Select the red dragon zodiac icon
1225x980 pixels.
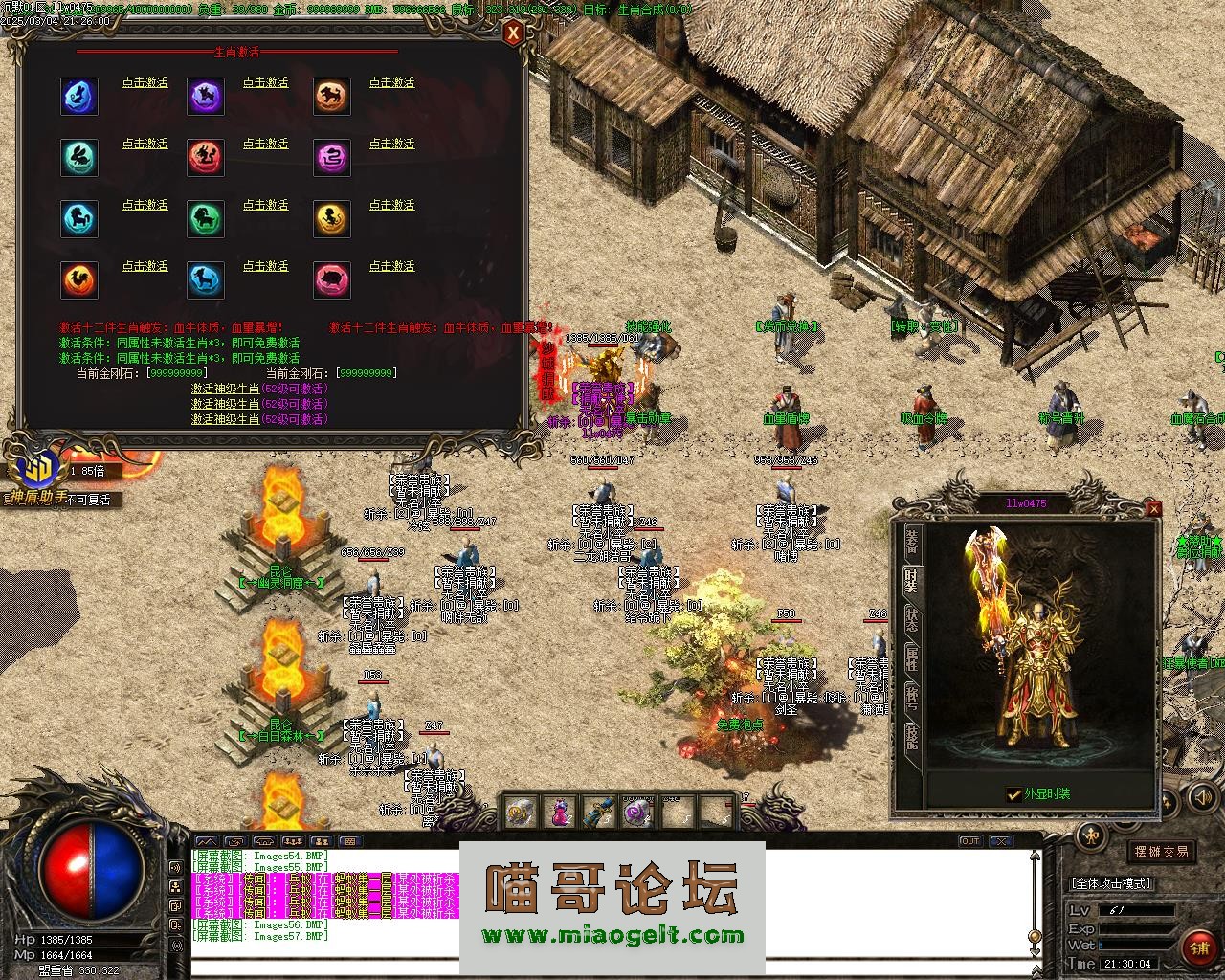[206, 158]
